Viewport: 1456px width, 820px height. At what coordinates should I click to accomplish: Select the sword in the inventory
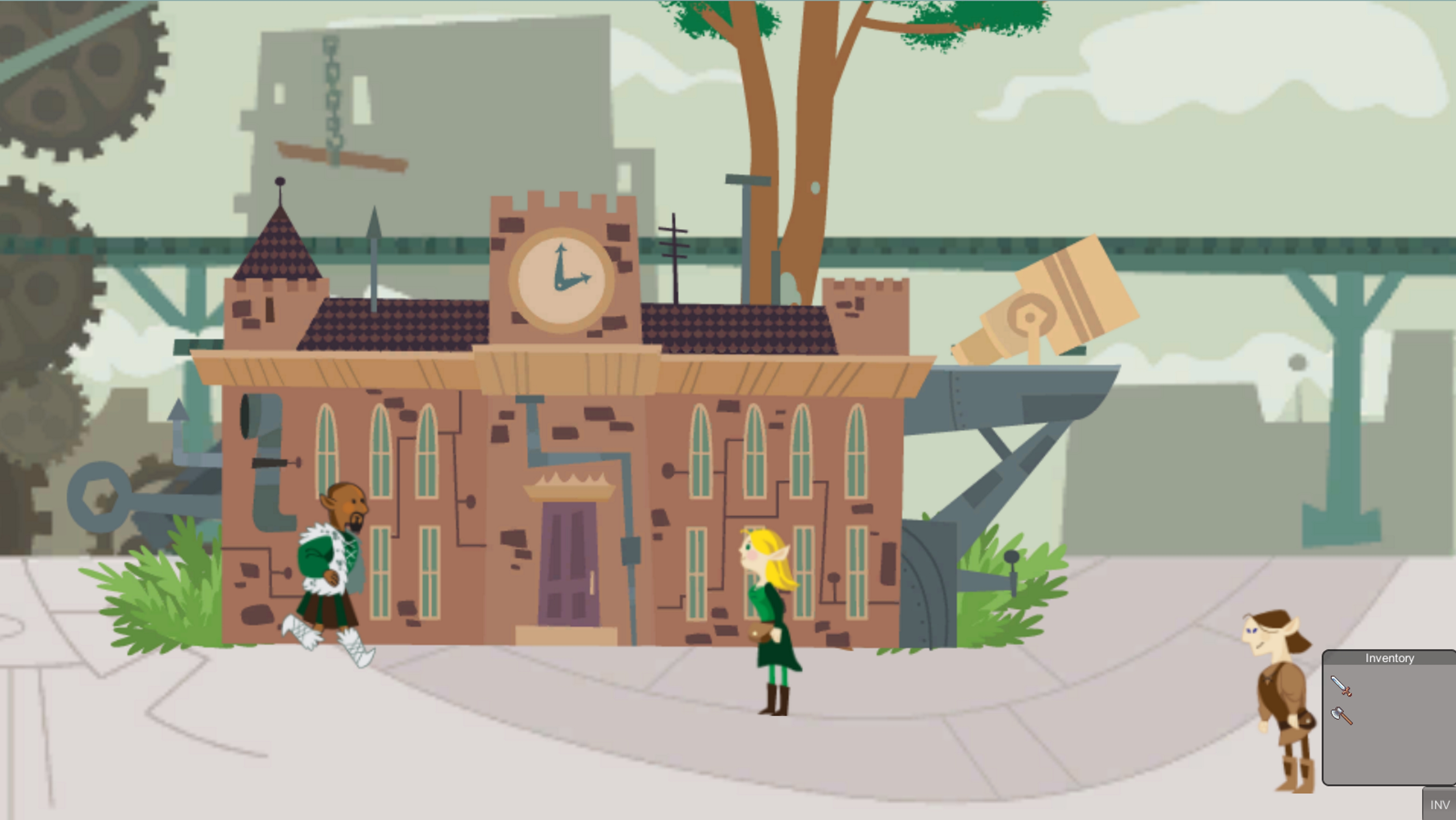[x=1341, y=685]
